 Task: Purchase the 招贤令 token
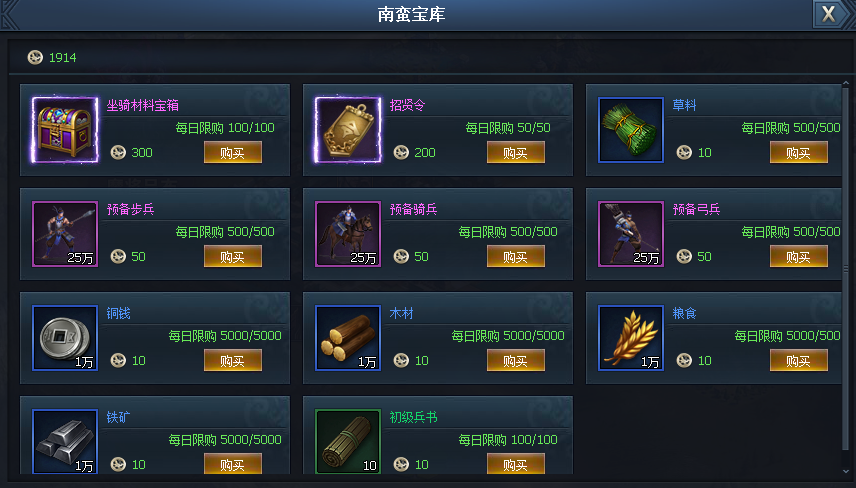516,152
